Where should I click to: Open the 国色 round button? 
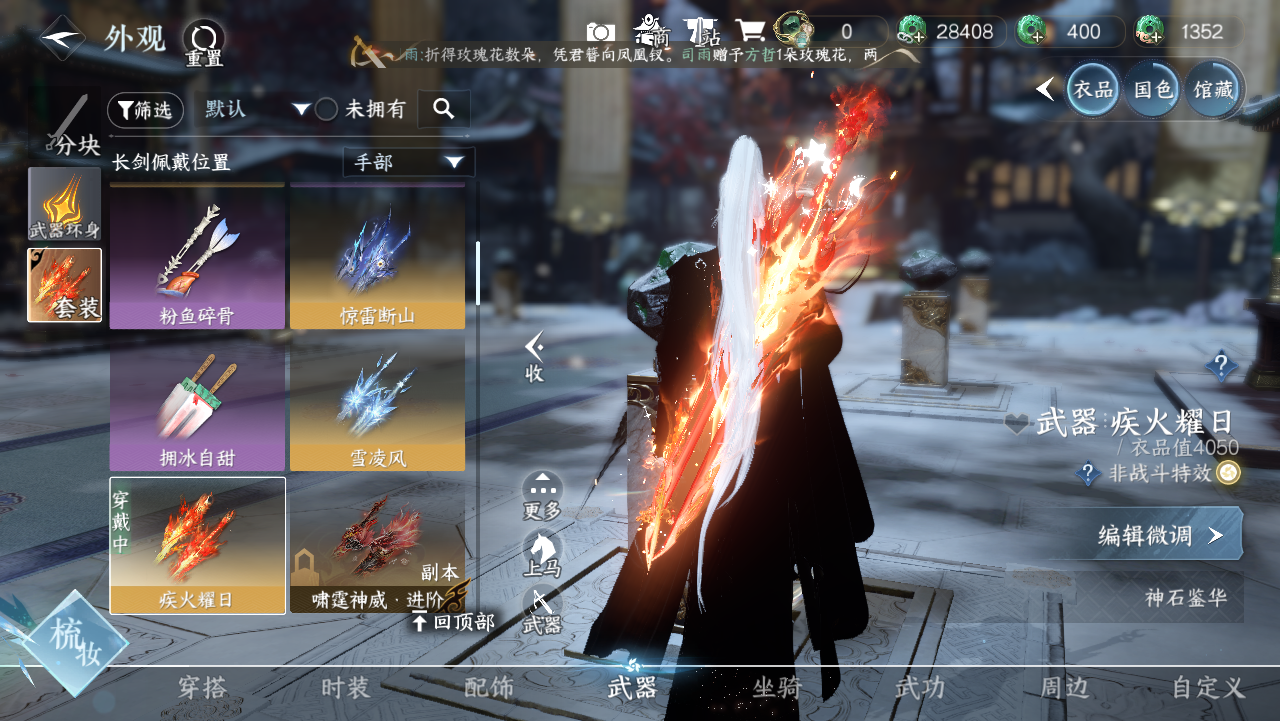(1152, 90)
